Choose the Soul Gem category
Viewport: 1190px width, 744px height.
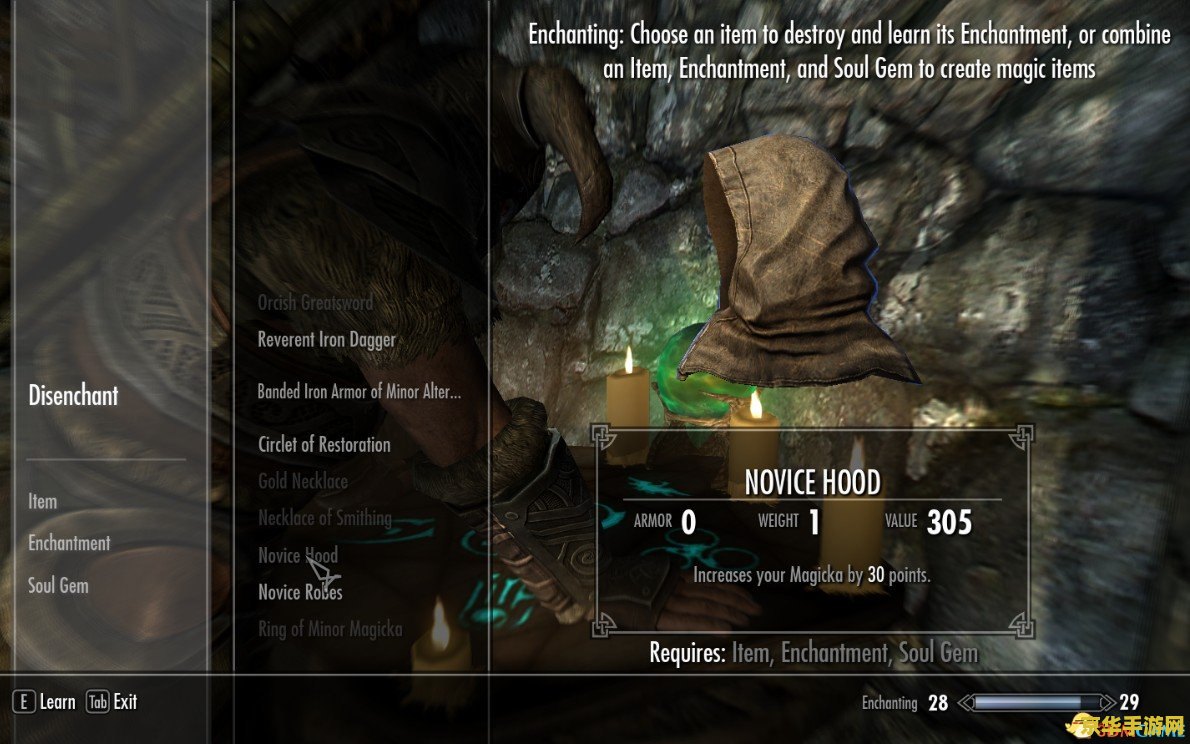[58, 586]
